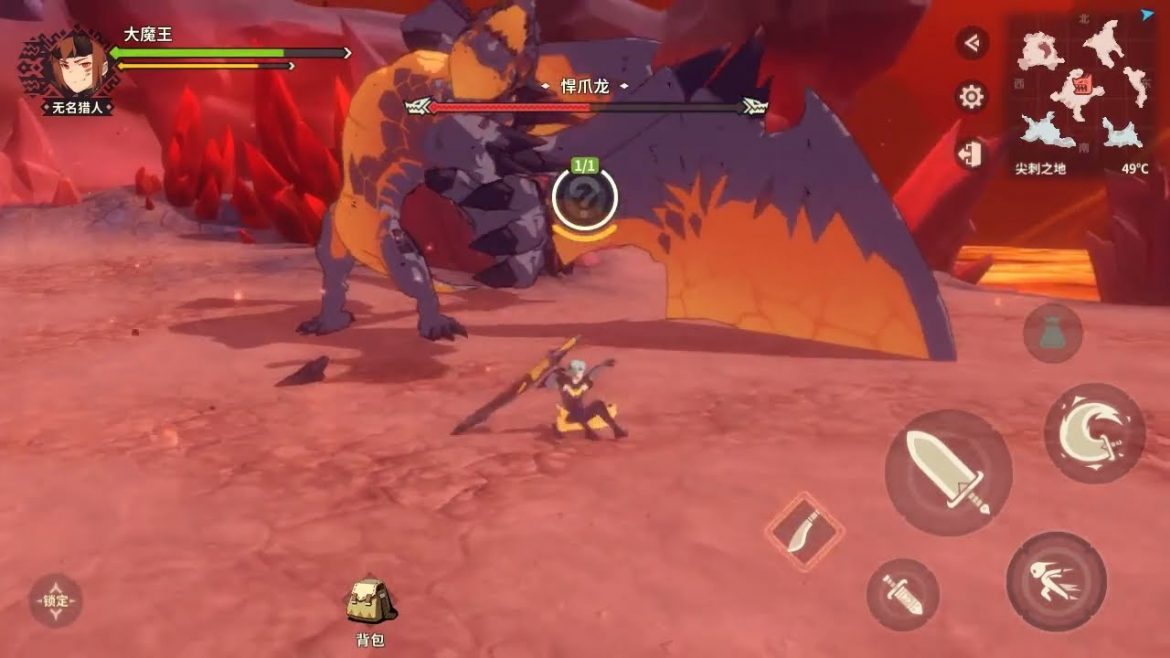The width and height of the screenshot is (1170, 658).
Task: Collapse the side panel with the arrow button
Action: 971,43
